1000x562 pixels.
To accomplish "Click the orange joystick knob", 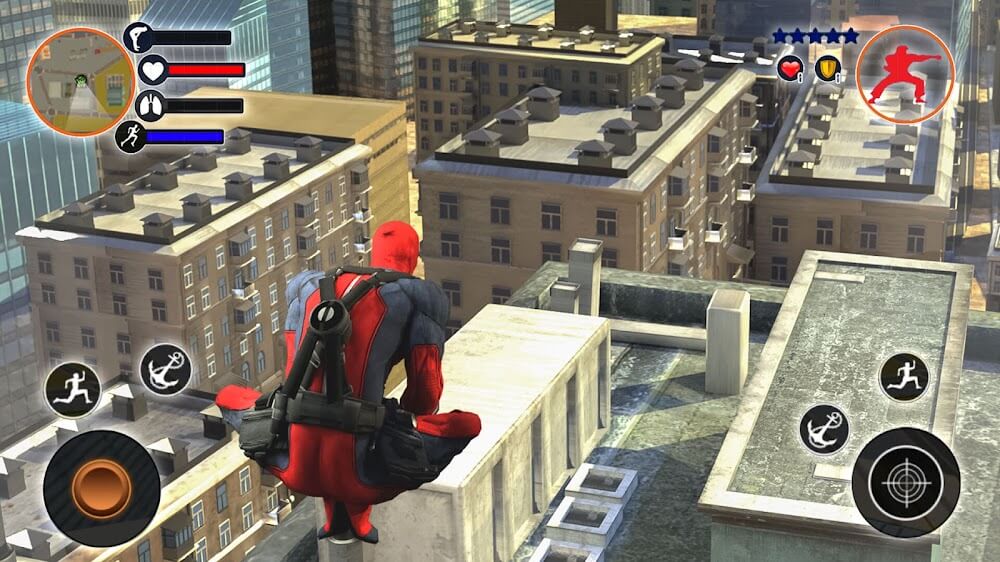I will pyautogui.click(x=102, y=488).
